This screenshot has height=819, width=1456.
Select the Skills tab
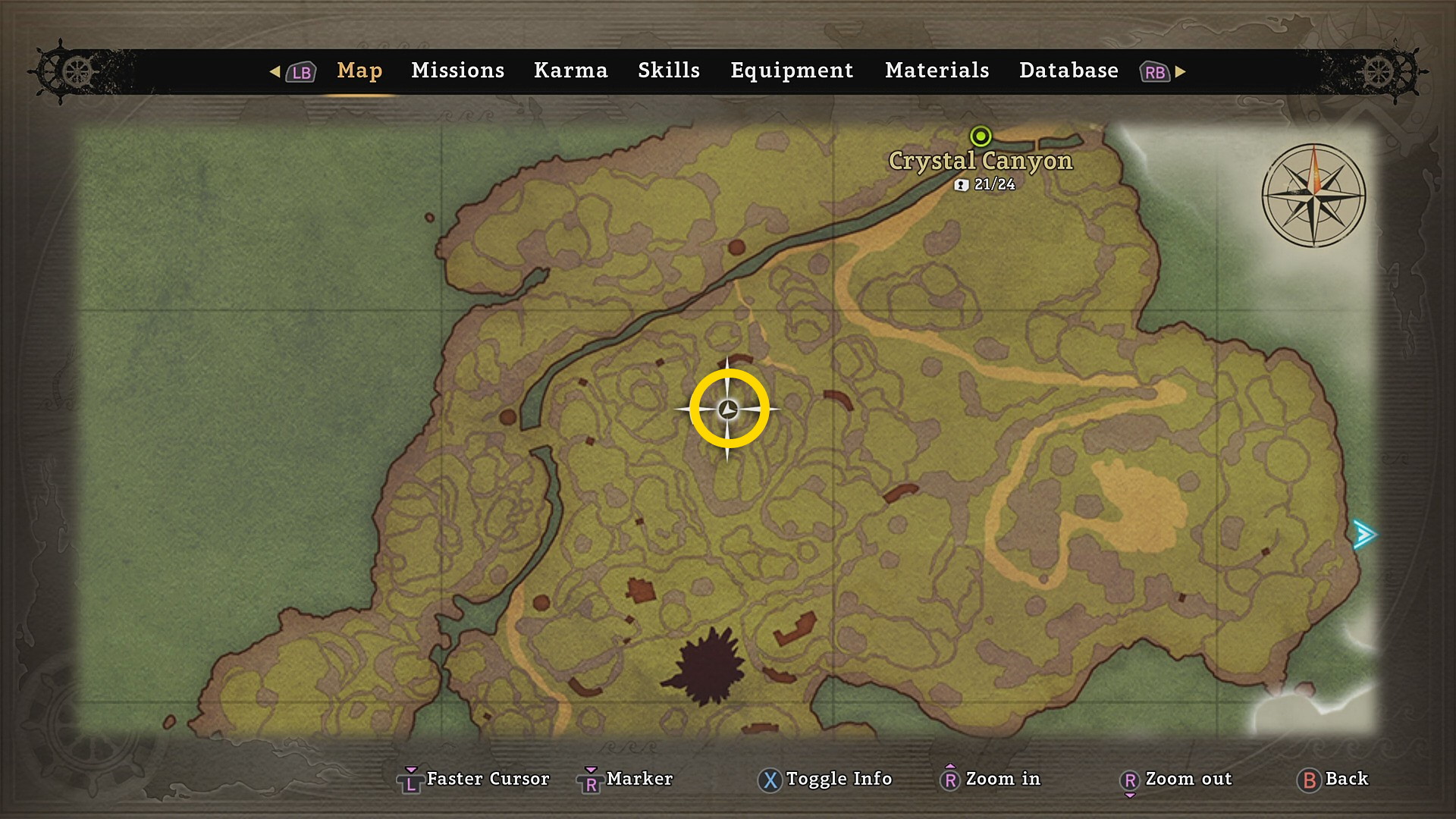point(668,71)
